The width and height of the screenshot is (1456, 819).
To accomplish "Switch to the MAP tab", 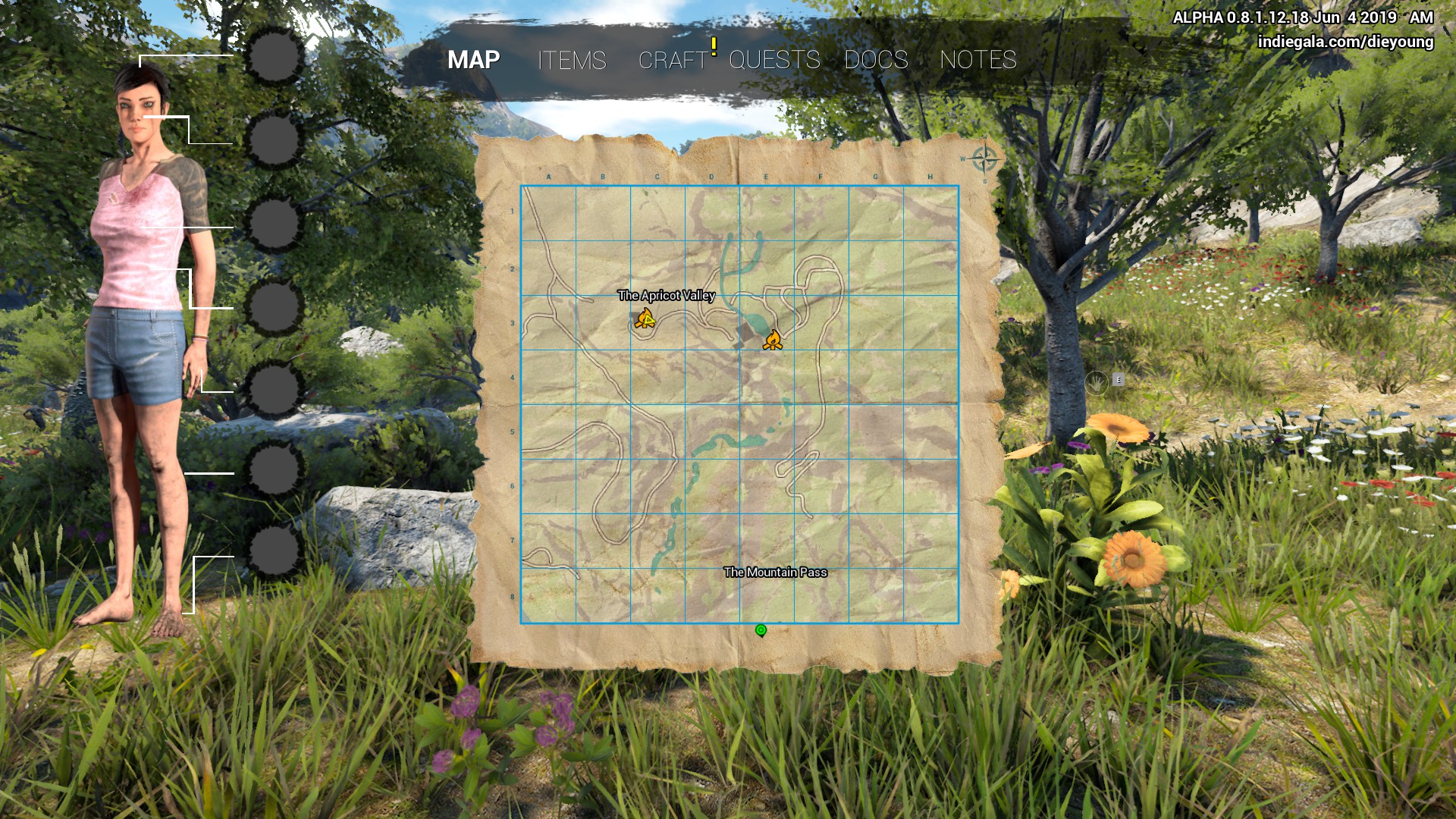I will coord(473,60).
